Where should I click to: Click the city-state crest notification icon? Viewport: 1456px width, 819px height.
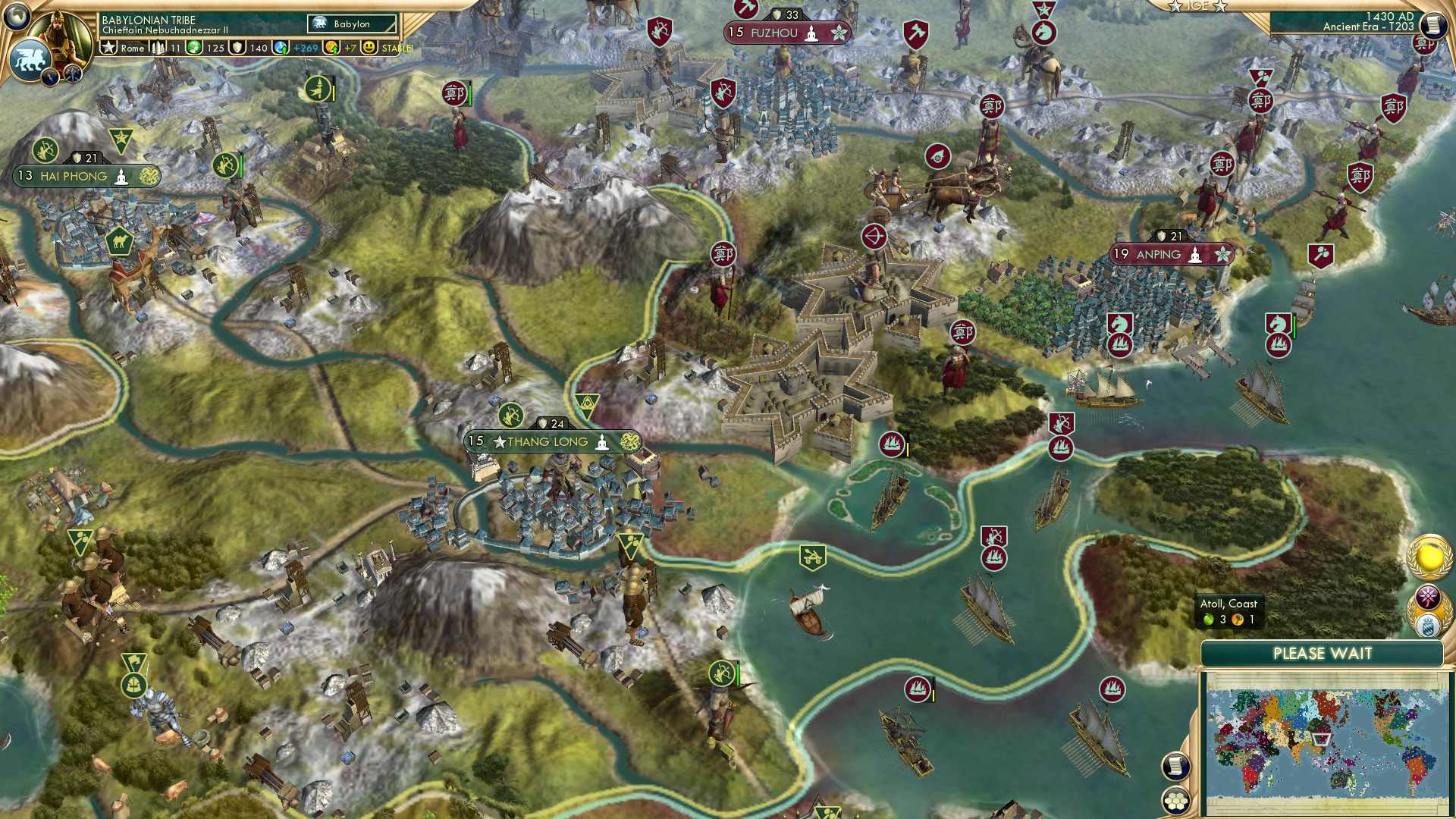(1428, 625)
